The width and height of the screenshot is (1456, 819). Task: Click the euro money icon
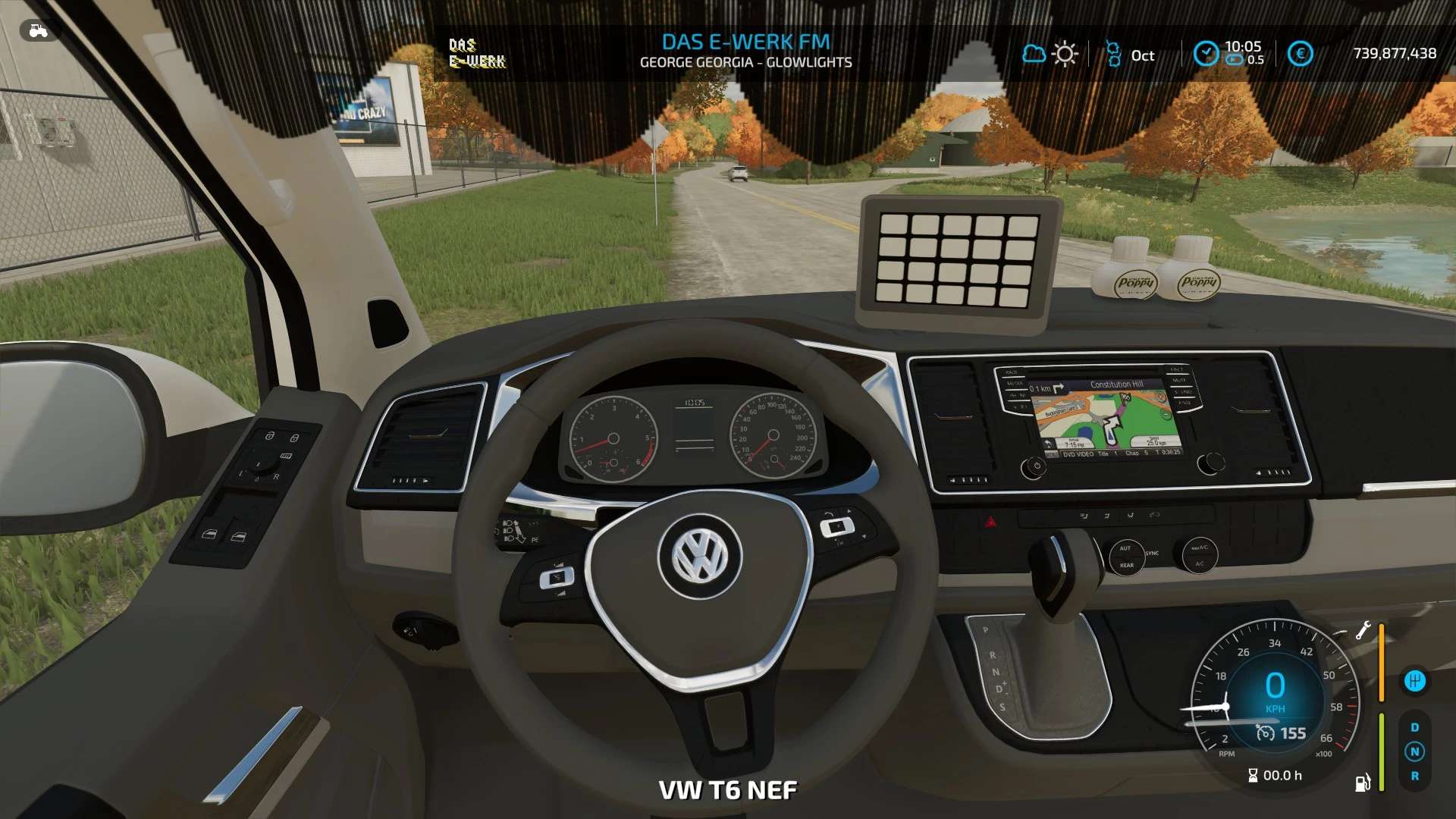(x=1300, y=54)
